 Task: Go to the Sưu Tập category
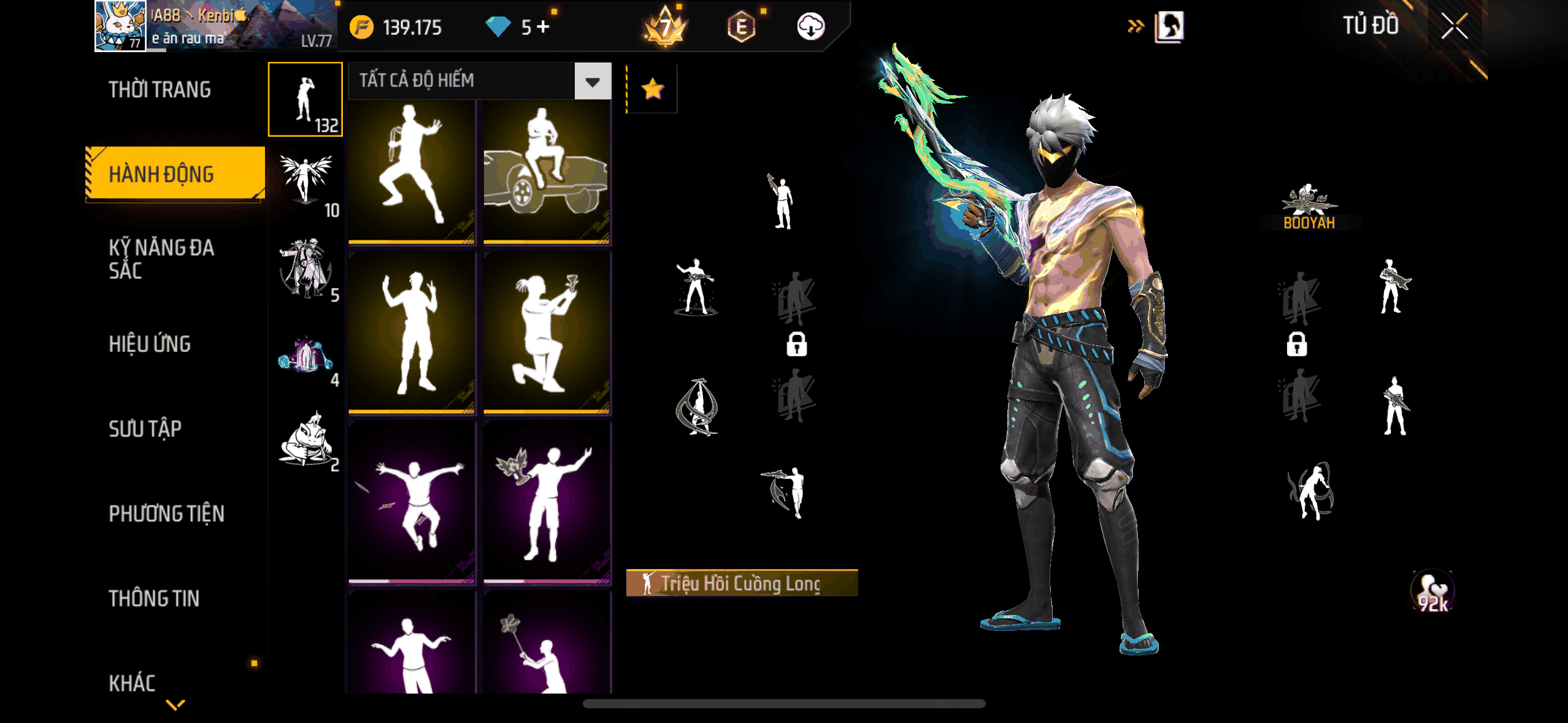pos(145,429)
